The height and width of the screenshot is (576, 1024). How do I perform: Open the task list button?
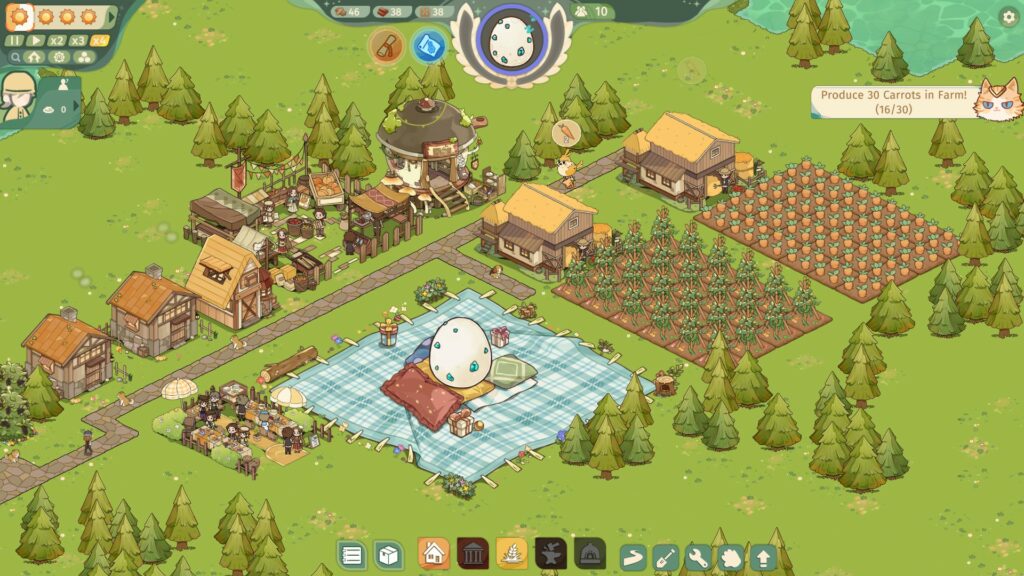(x=352, y=554)
